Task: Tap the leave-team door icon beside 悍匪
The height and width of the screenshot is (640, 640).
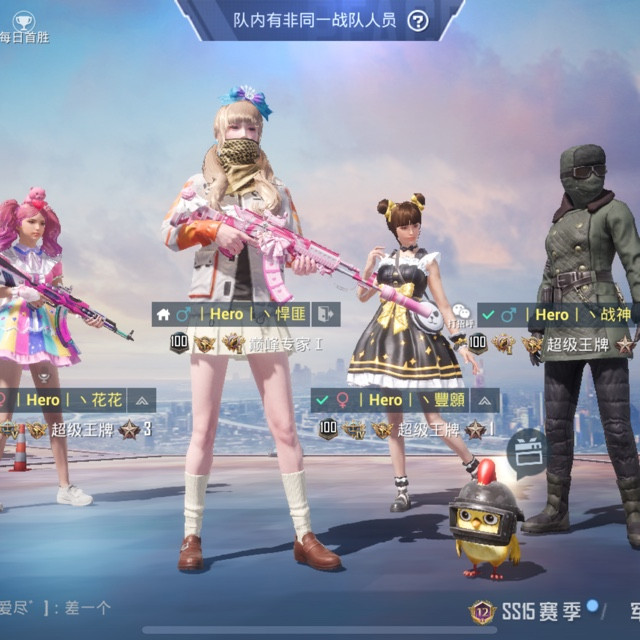Action: [326, 314]
